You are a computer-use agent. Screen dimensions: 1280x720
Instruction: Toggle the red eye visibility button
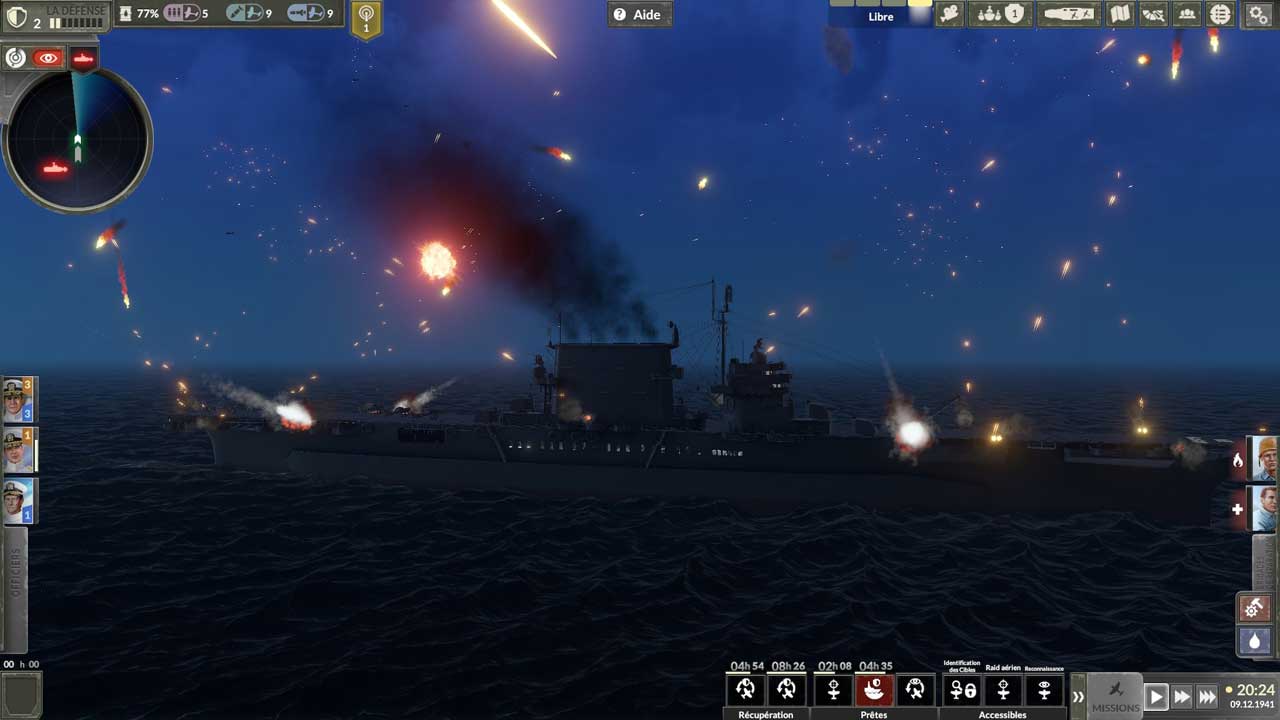pos(48,58)
